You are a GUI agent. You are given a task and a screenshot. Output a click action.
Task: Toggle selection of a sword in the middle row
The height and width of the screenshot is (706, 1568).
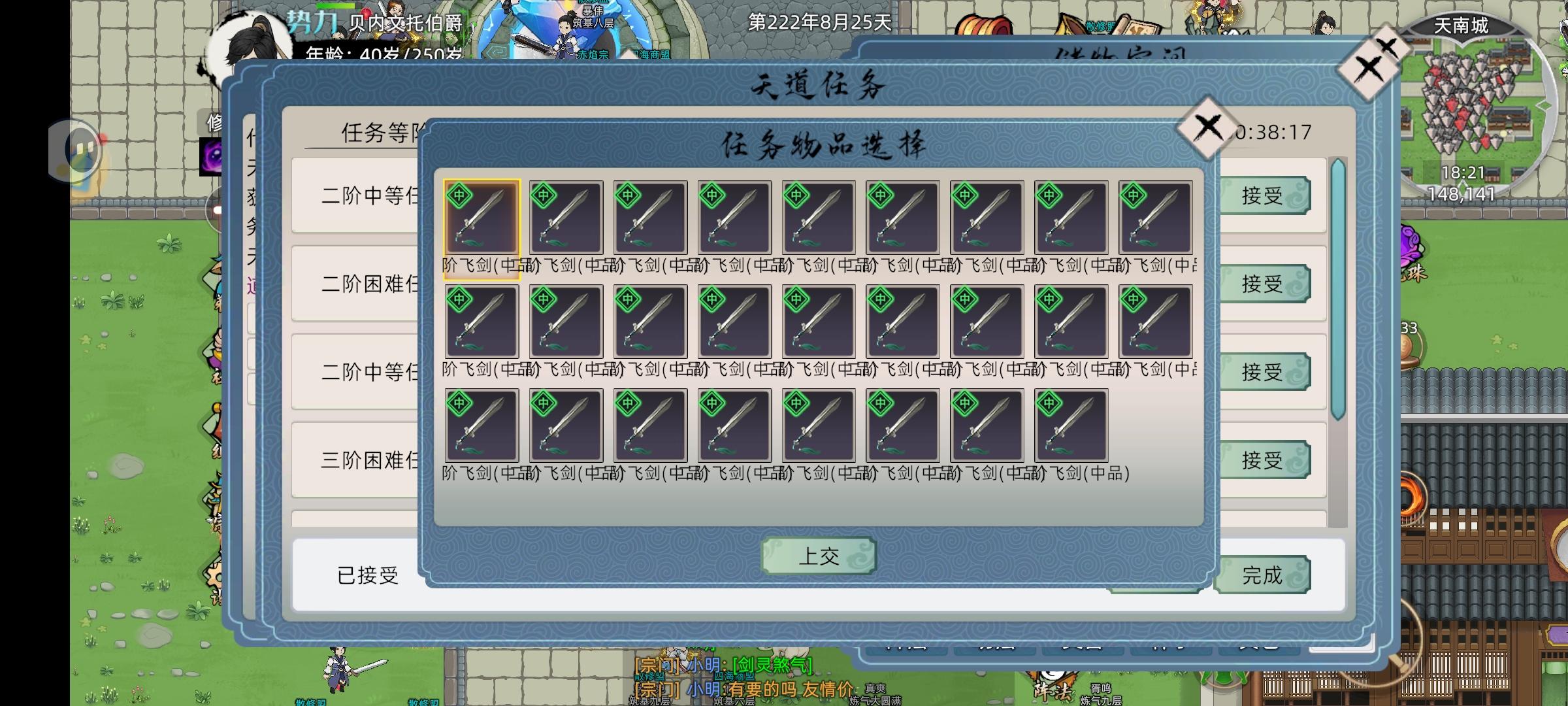click(x=734, y=322)
